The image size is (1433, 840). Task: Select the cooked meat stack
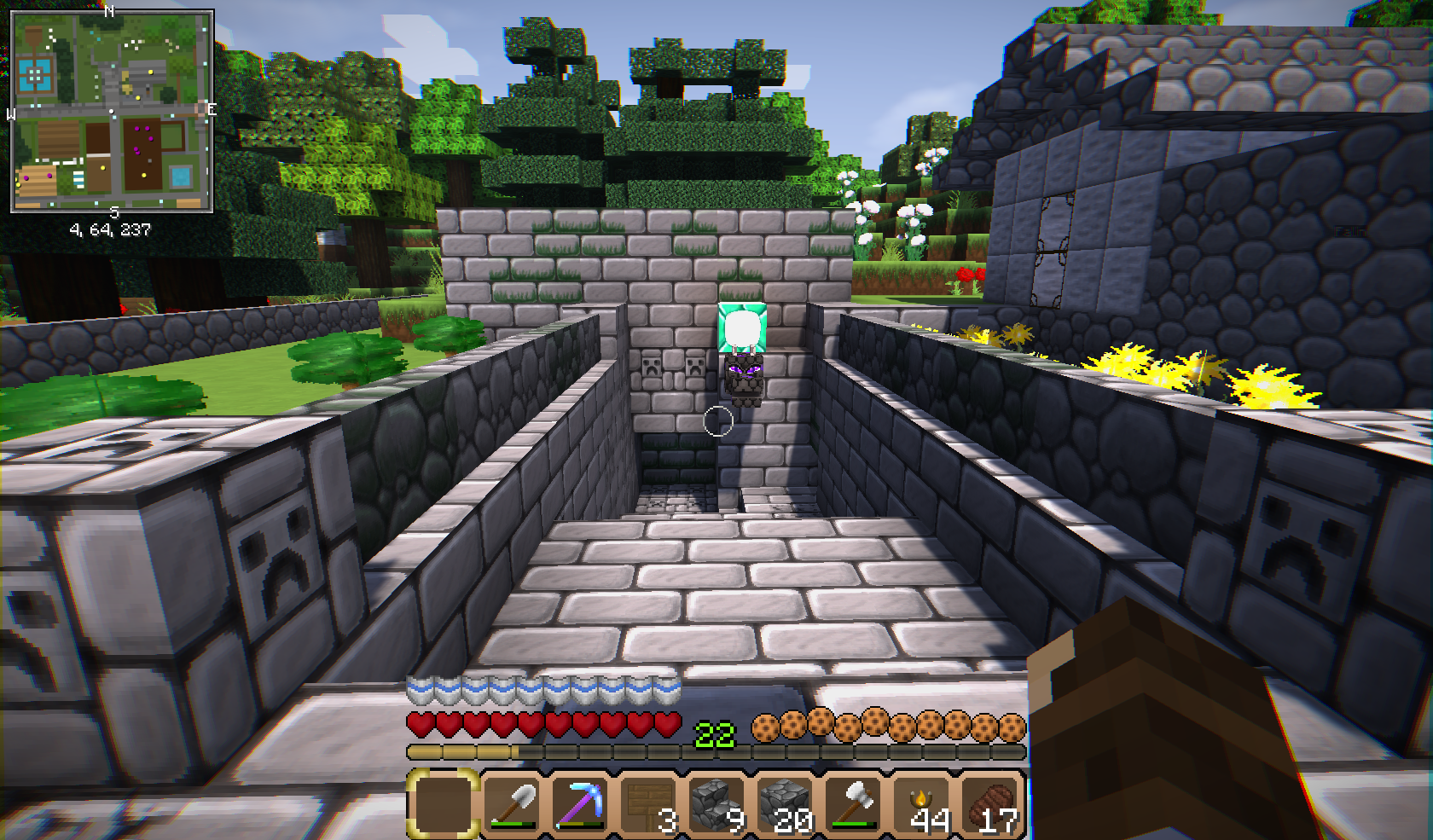[990, 803]
